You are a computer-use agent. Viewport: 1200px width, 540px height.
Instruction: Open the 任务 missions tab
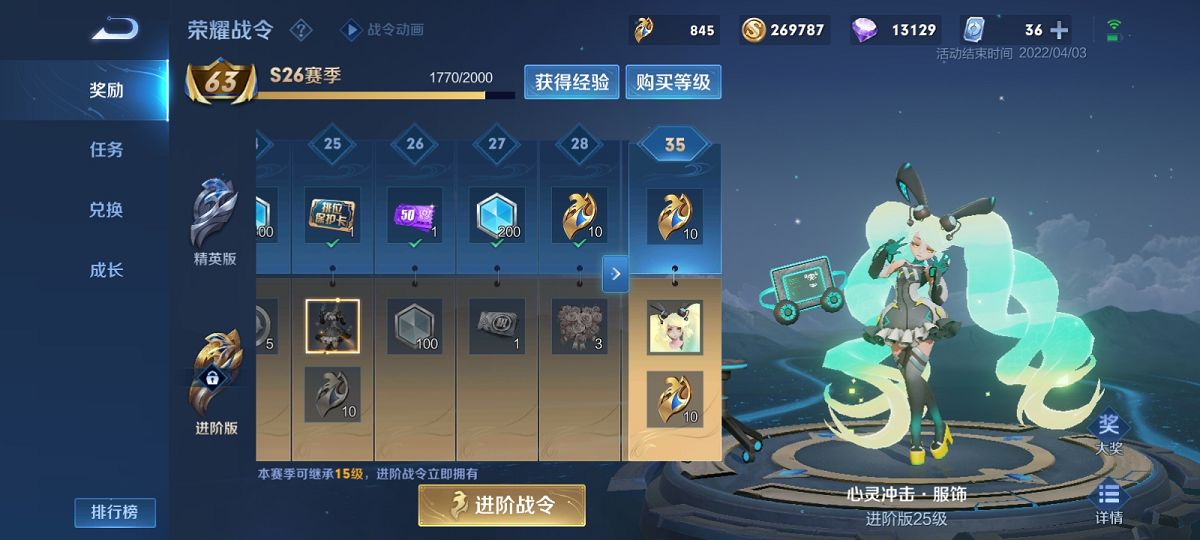click(107, 150)
